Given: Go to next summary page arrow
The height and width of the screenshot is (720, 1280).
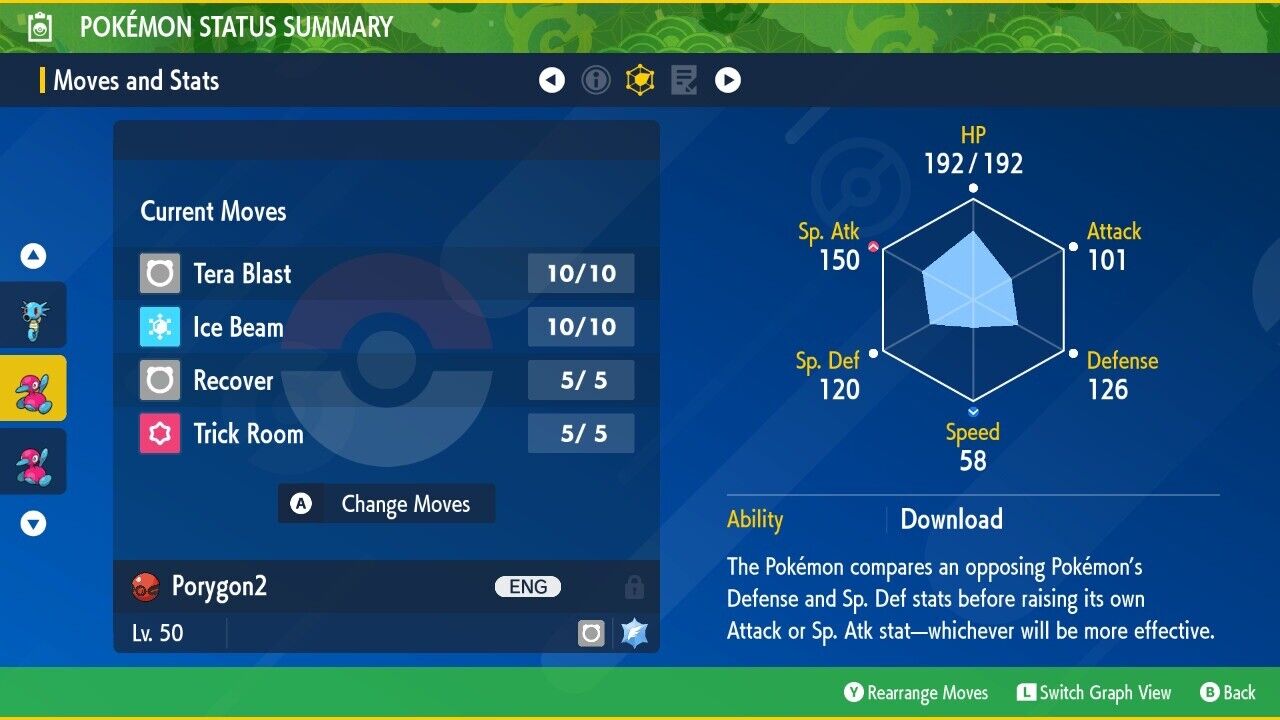Looking at the screenshot, I should tap(728, 80).
